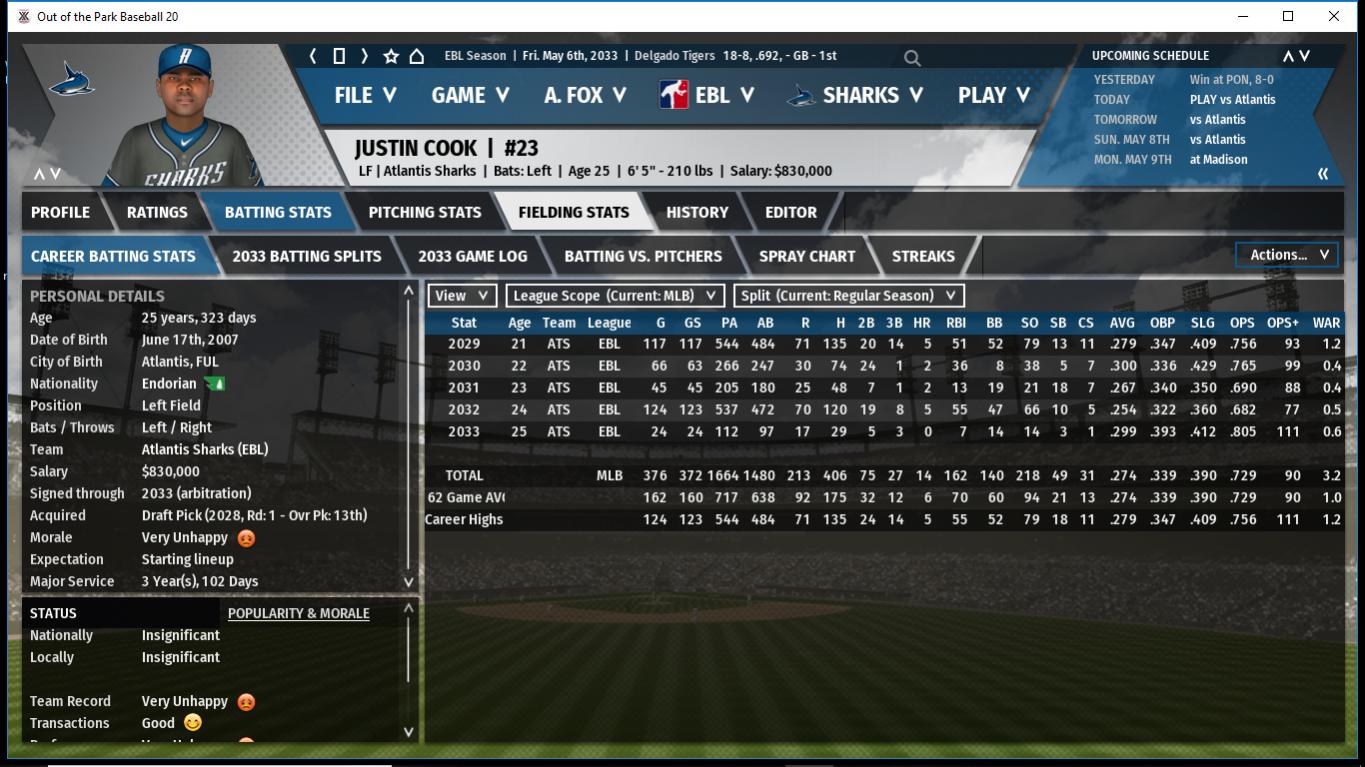
Task: Open the EBL league menu
Action: (710, 95)
